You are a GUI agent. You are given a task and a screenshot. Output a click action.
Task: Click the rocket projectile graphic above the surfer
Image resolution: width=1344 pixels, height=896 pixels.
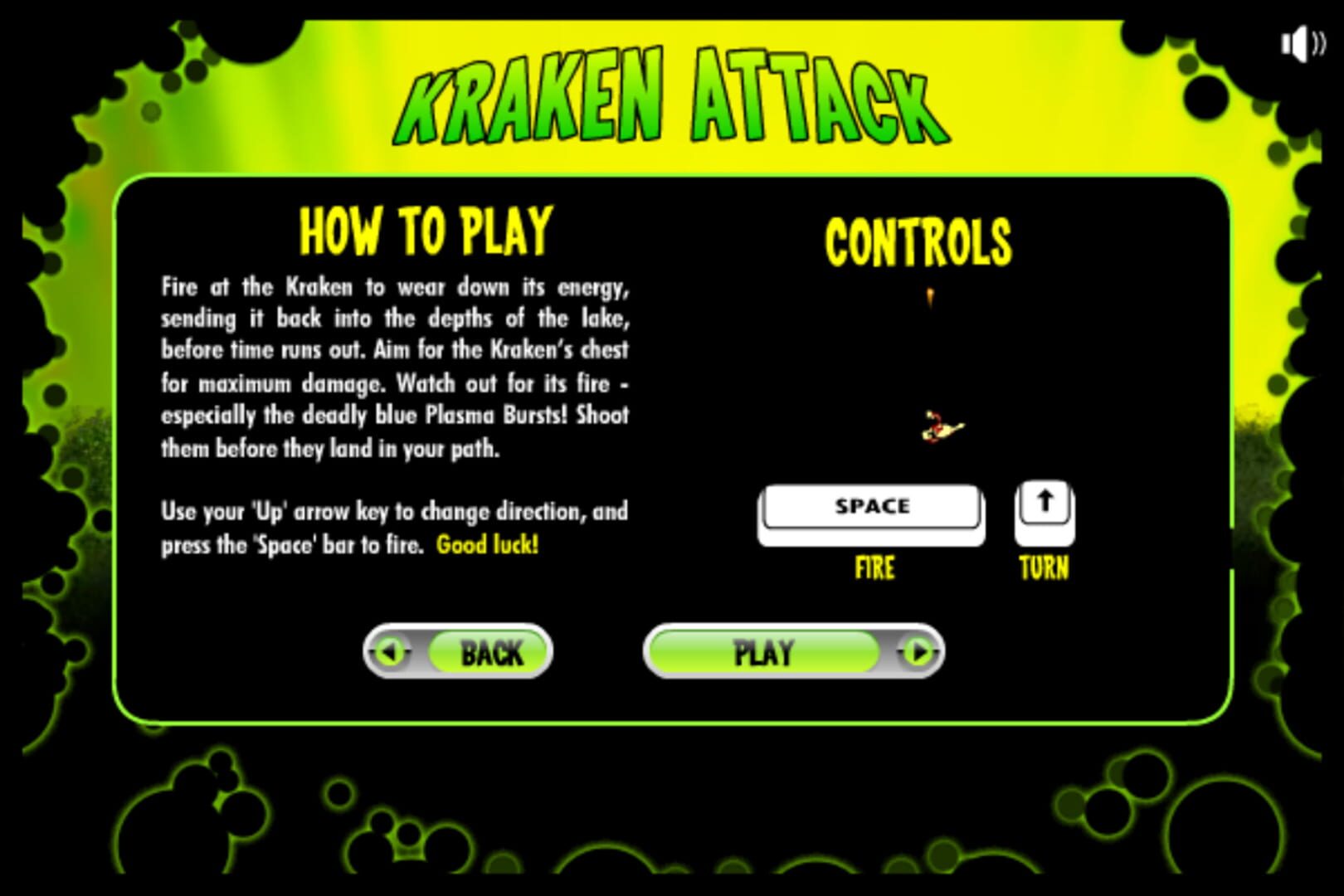click(x=930, y=300)
